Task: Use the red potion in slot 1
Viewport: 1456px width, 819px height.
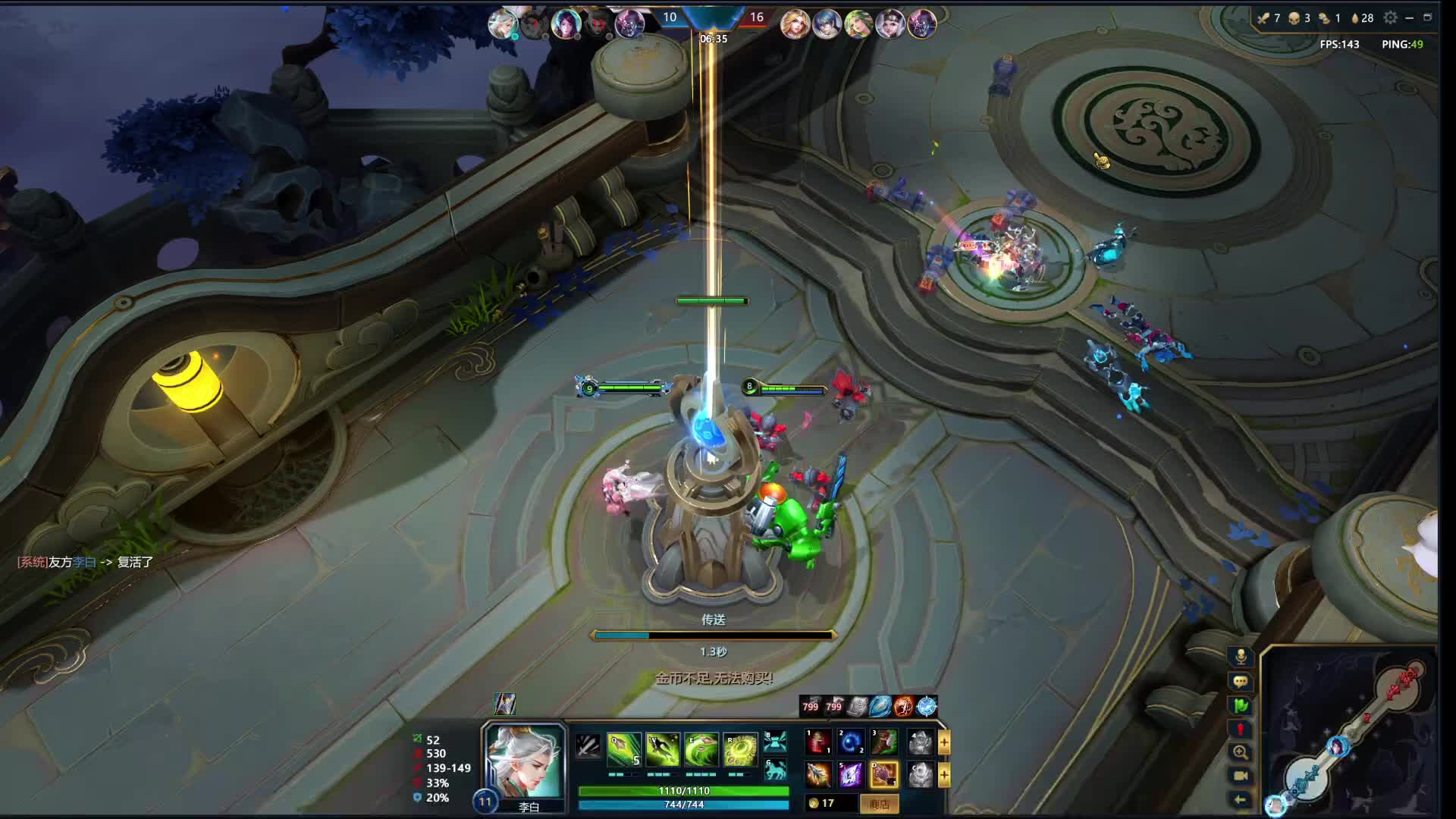Action: pos(818,742)
